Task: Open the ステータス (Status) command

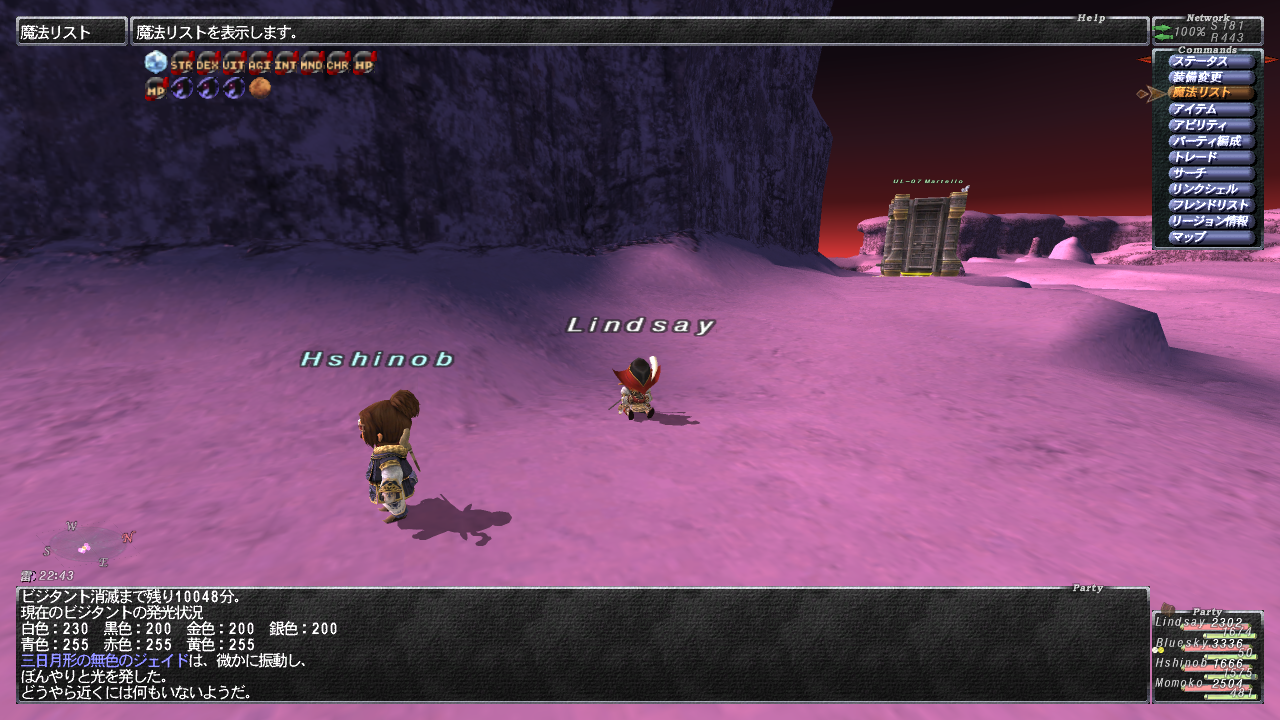Action: 1211,61
